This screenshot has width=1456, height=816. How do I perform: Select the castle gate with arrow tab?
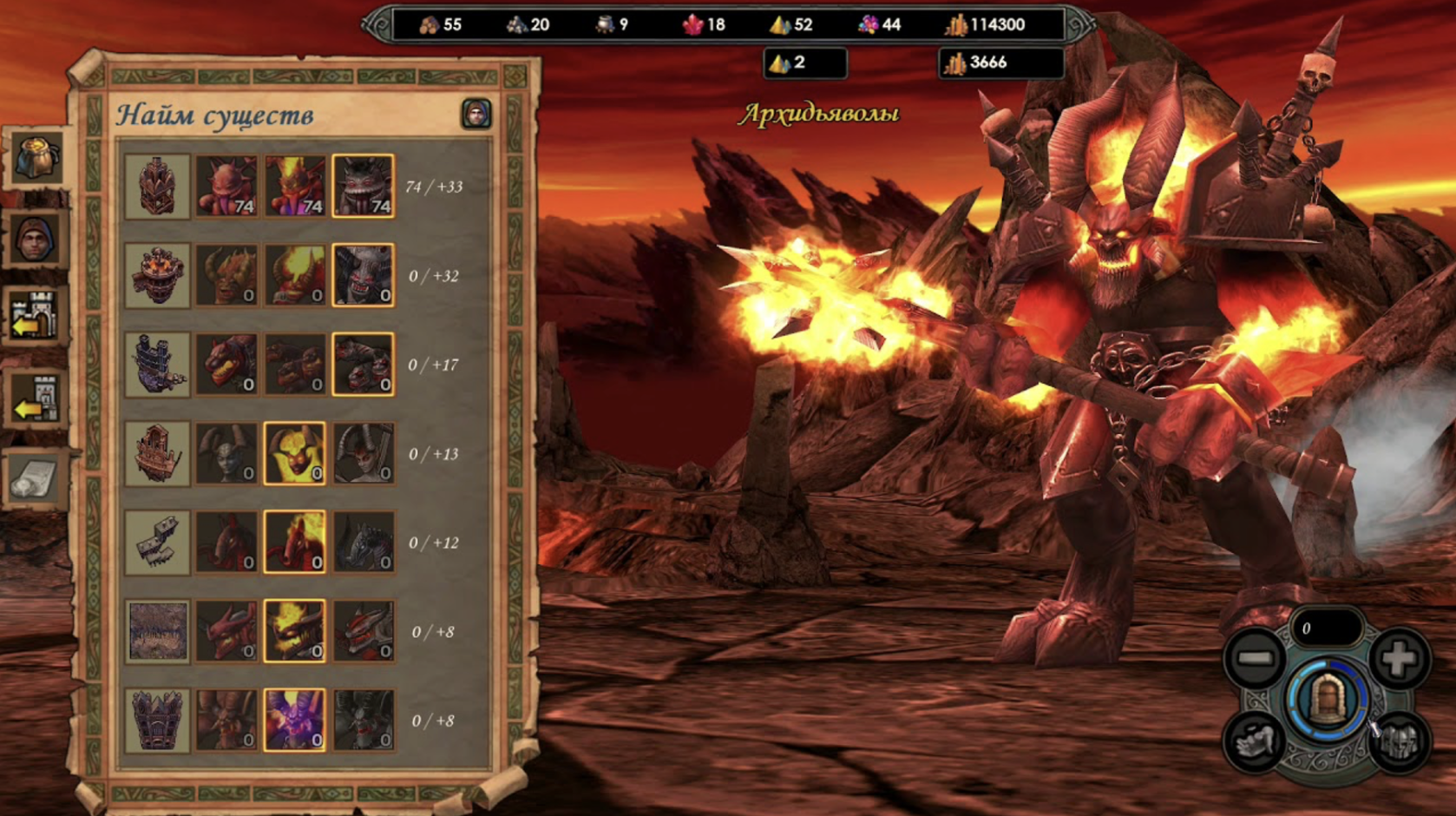pyautogui.click(x=36, y=317)
